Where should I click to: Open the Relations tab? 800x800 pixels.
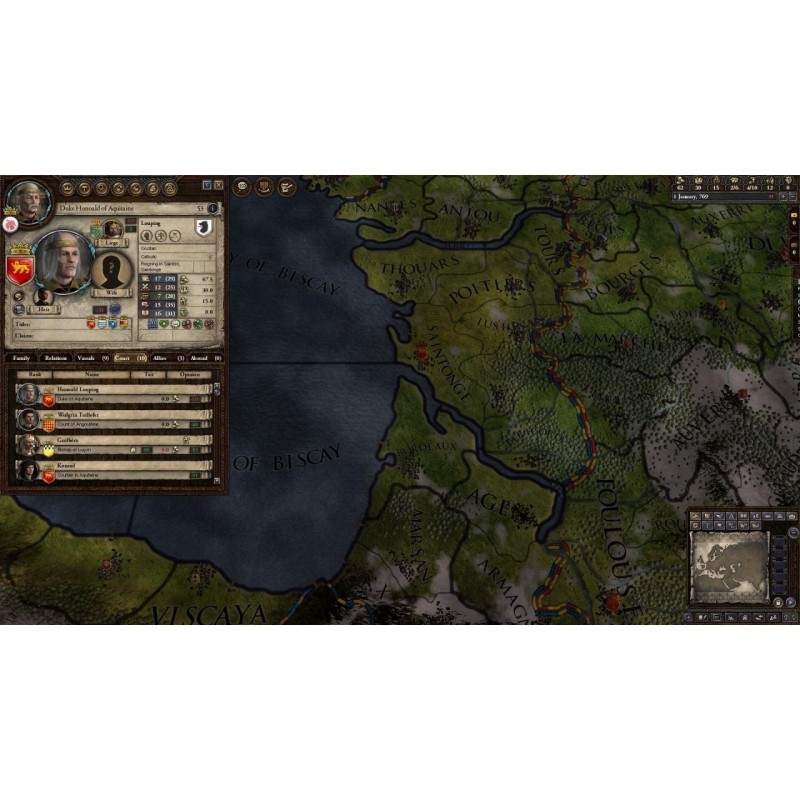point(55,357)
